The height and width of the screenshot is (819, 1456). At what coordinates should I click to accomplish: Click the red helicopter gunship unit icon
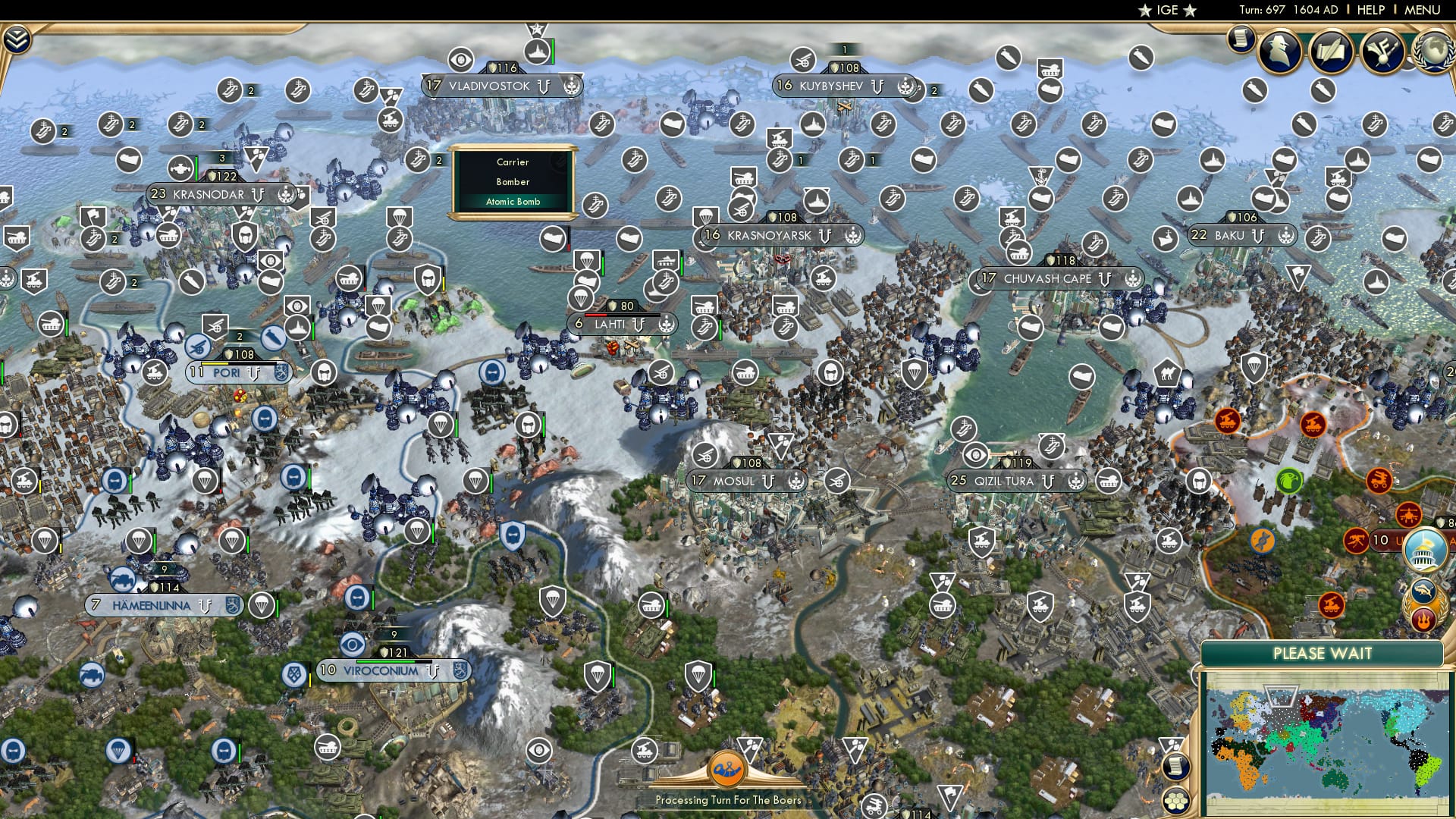pos(1407,514)
